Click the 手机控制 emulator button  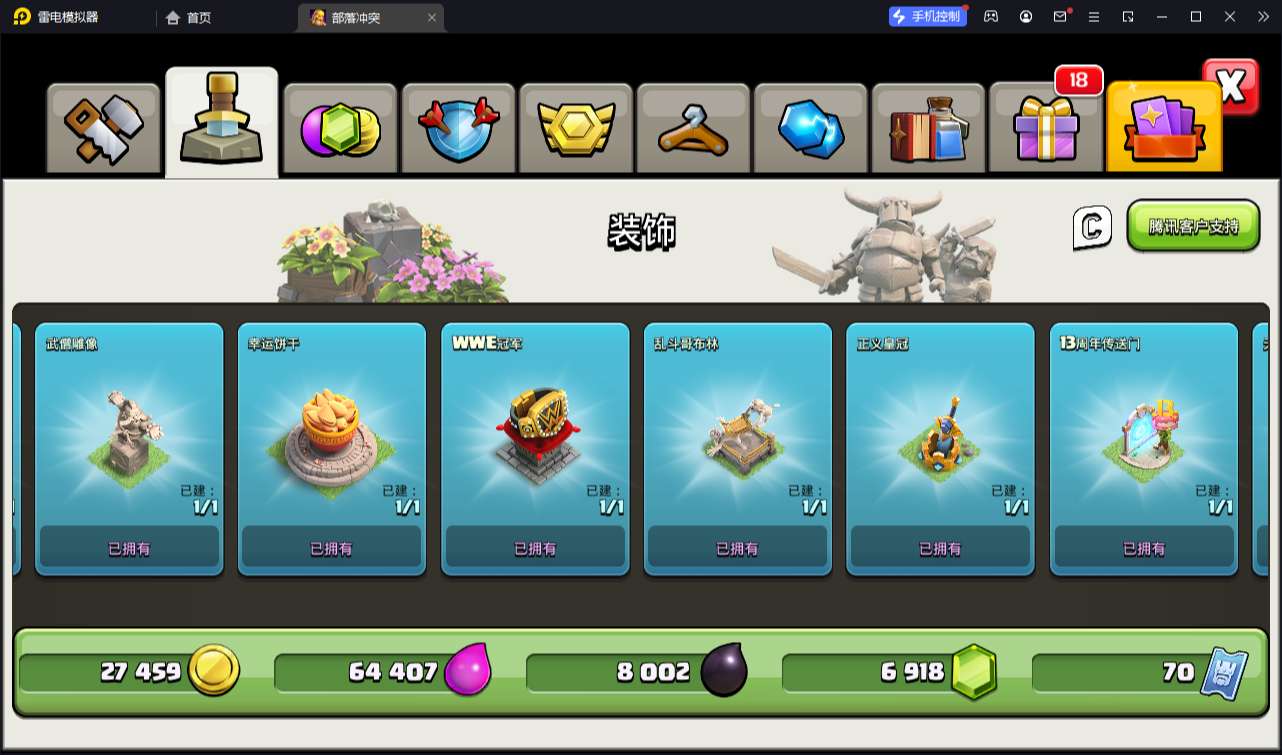(x=928, y=17)
